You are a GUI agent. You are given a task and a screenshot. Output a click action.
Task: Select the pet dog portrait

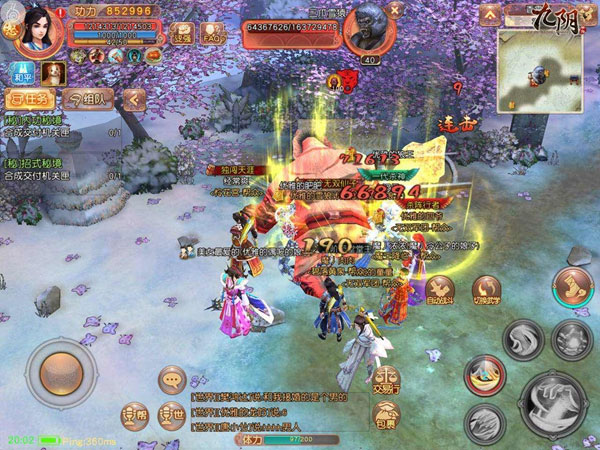point(52,72)
